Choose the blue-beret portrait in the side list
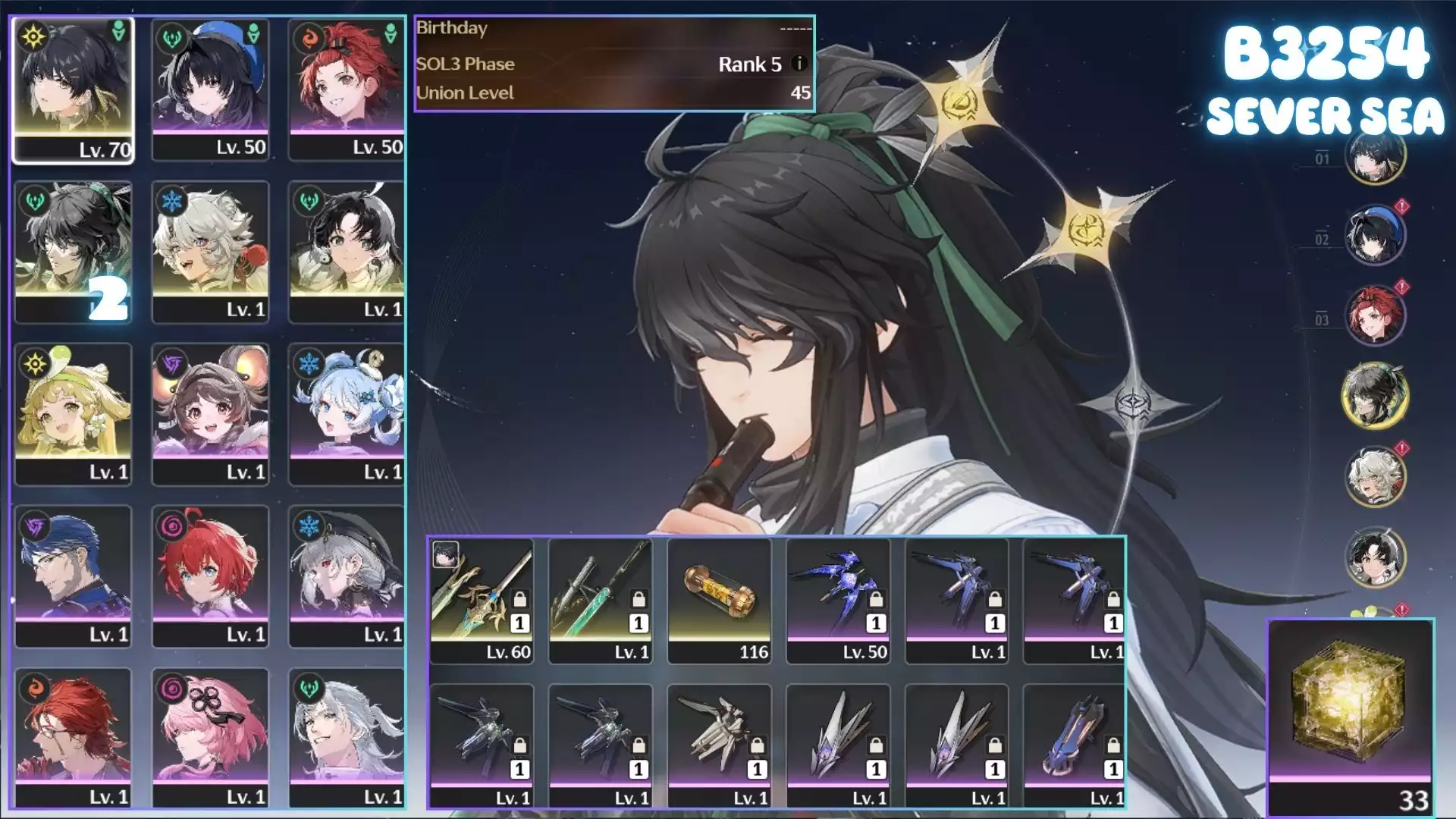This screenshot has width=1456, height=819. [1375, 234]
